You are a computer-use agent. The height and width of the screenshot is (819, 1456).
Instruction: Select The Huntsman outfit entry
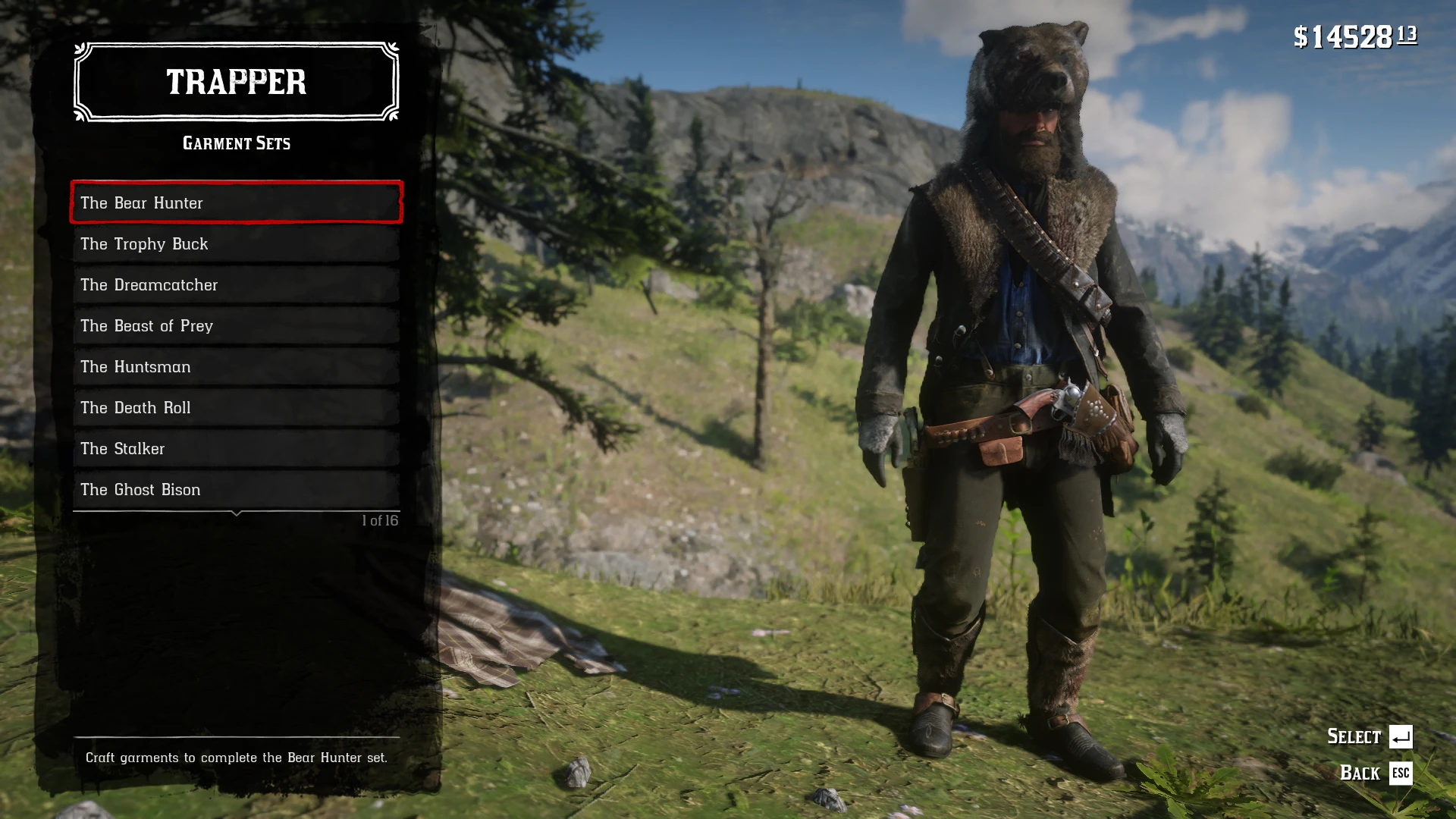[236, 366]
